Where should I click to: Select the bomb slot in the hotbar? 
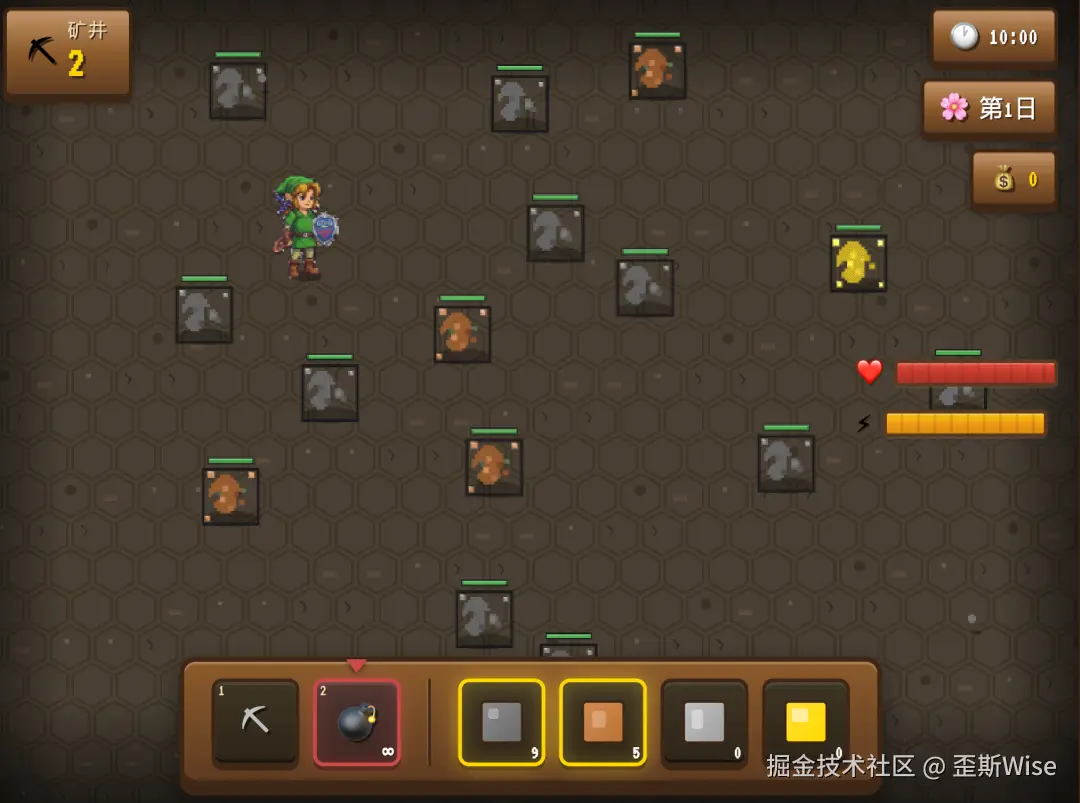[357, 722]
